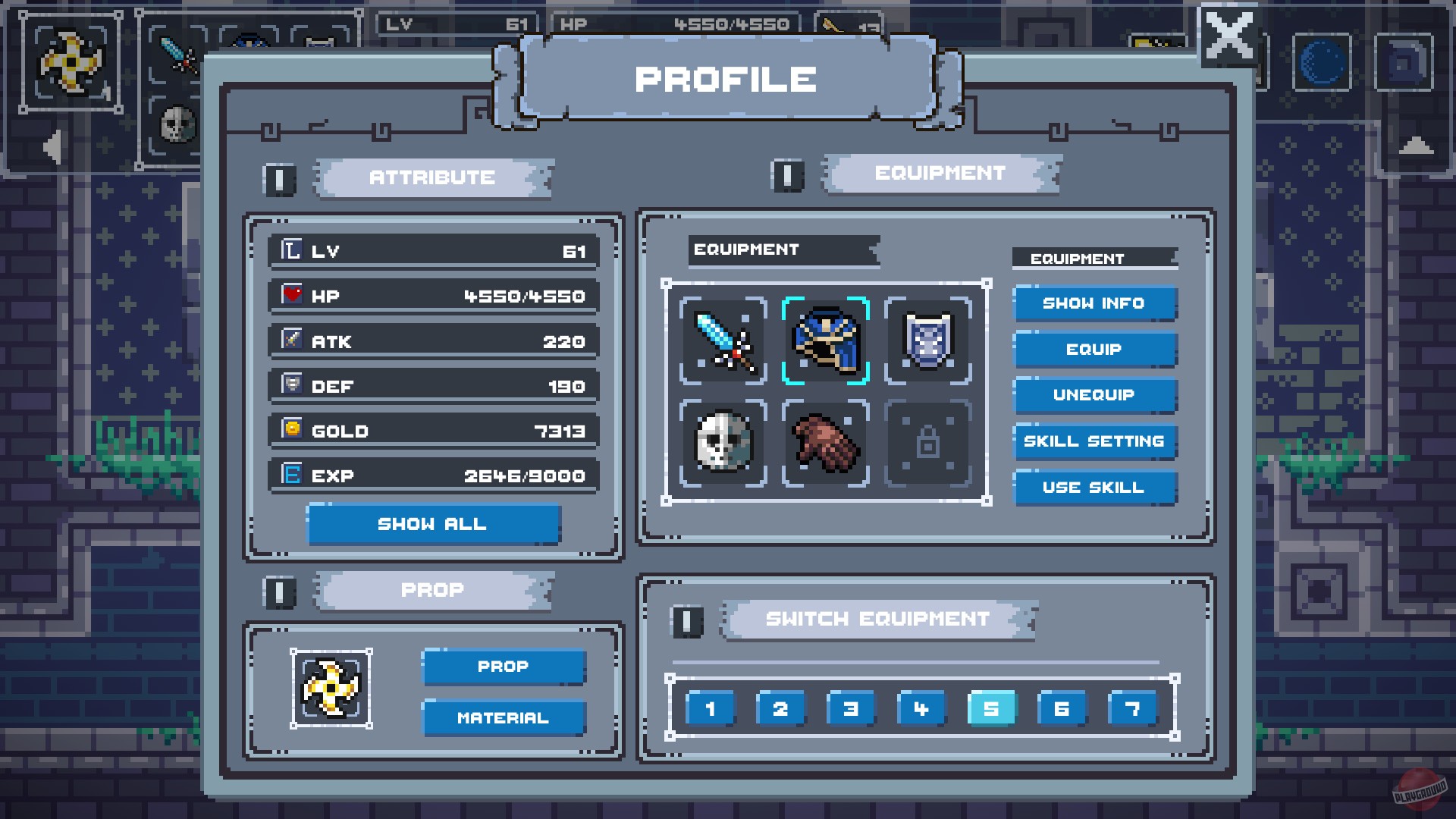Viewport: 1456px width, 819px height.
Task: Click the Equip button
Action: click(1094, 349)
